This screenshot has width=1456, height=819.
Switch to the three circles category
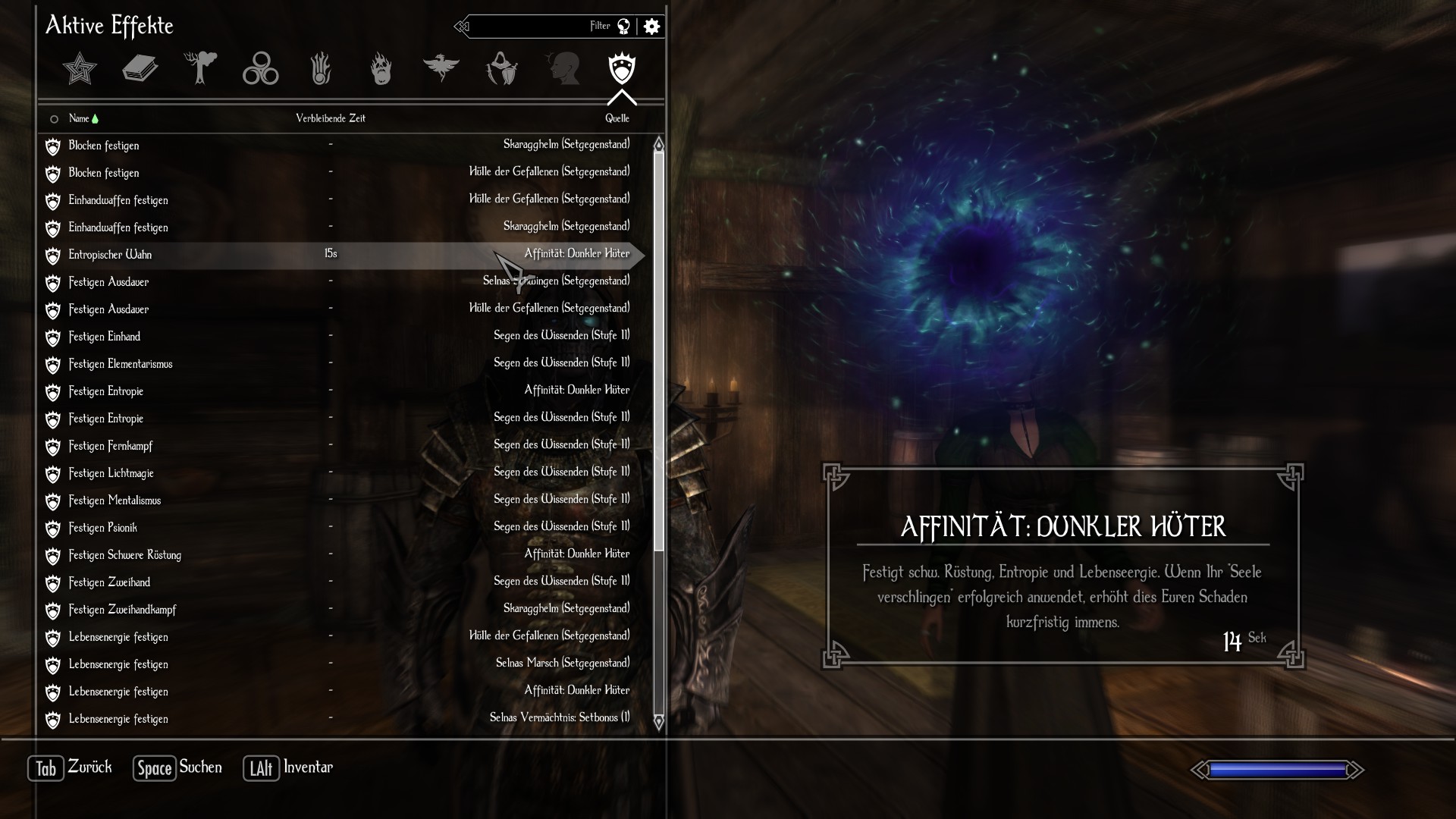260,69
